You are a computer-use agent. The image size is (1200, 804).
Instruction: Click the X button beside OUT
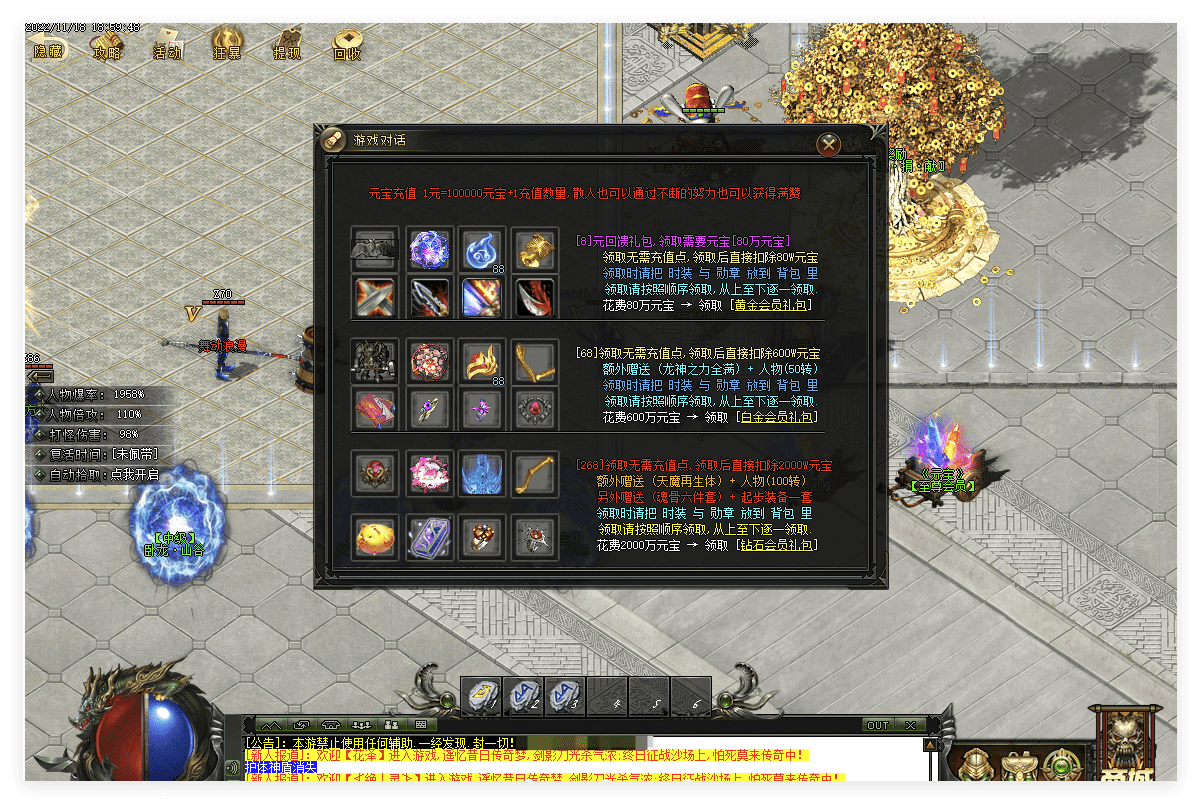[910, 725]
